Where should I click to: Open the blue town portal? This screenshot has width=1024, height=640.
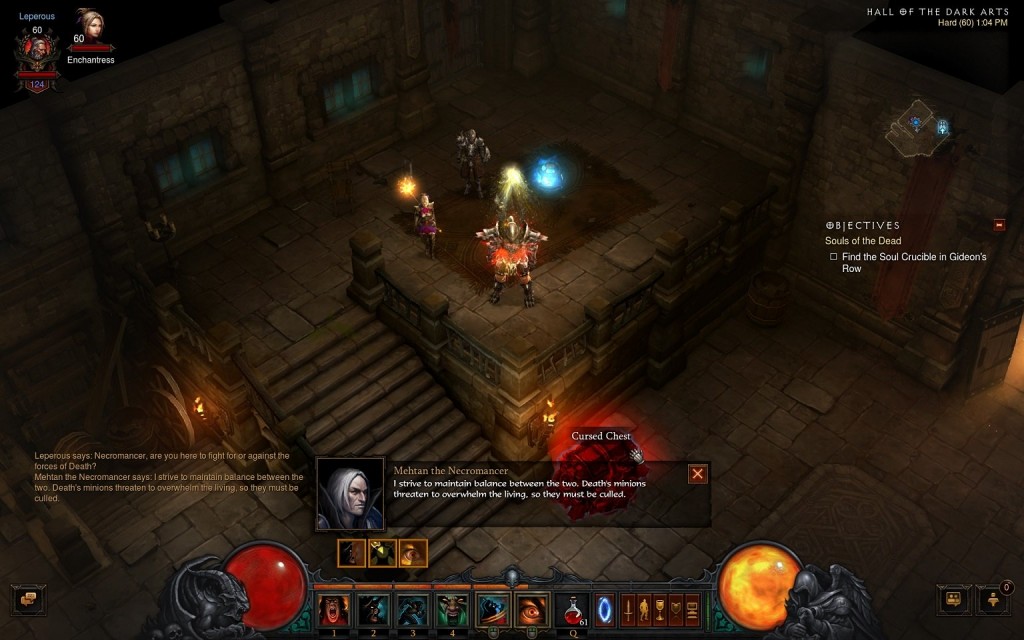pos(605,609)
